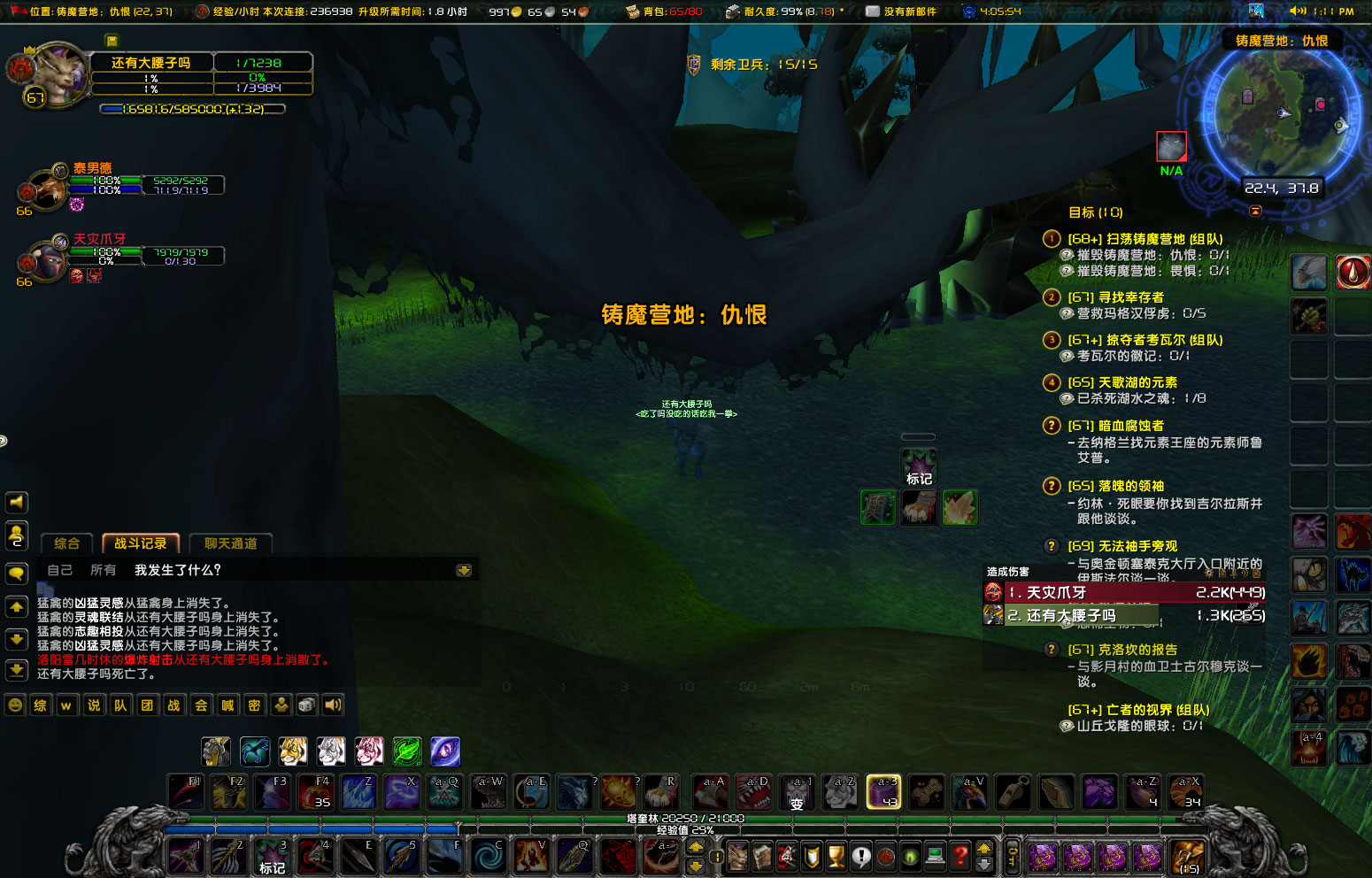Image resolution: width=1372 pixels, height=878 pixels.
Task: Activate the green leaf druid form icon
Action: click(x=406, y=751)
